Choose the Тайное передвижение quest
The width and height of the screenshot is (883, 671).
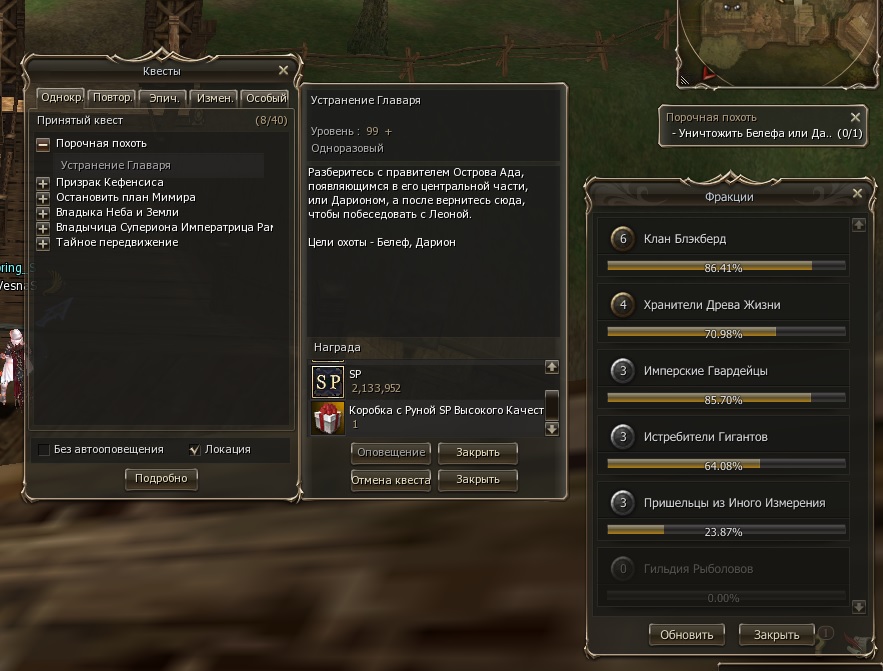click(116, 242)
